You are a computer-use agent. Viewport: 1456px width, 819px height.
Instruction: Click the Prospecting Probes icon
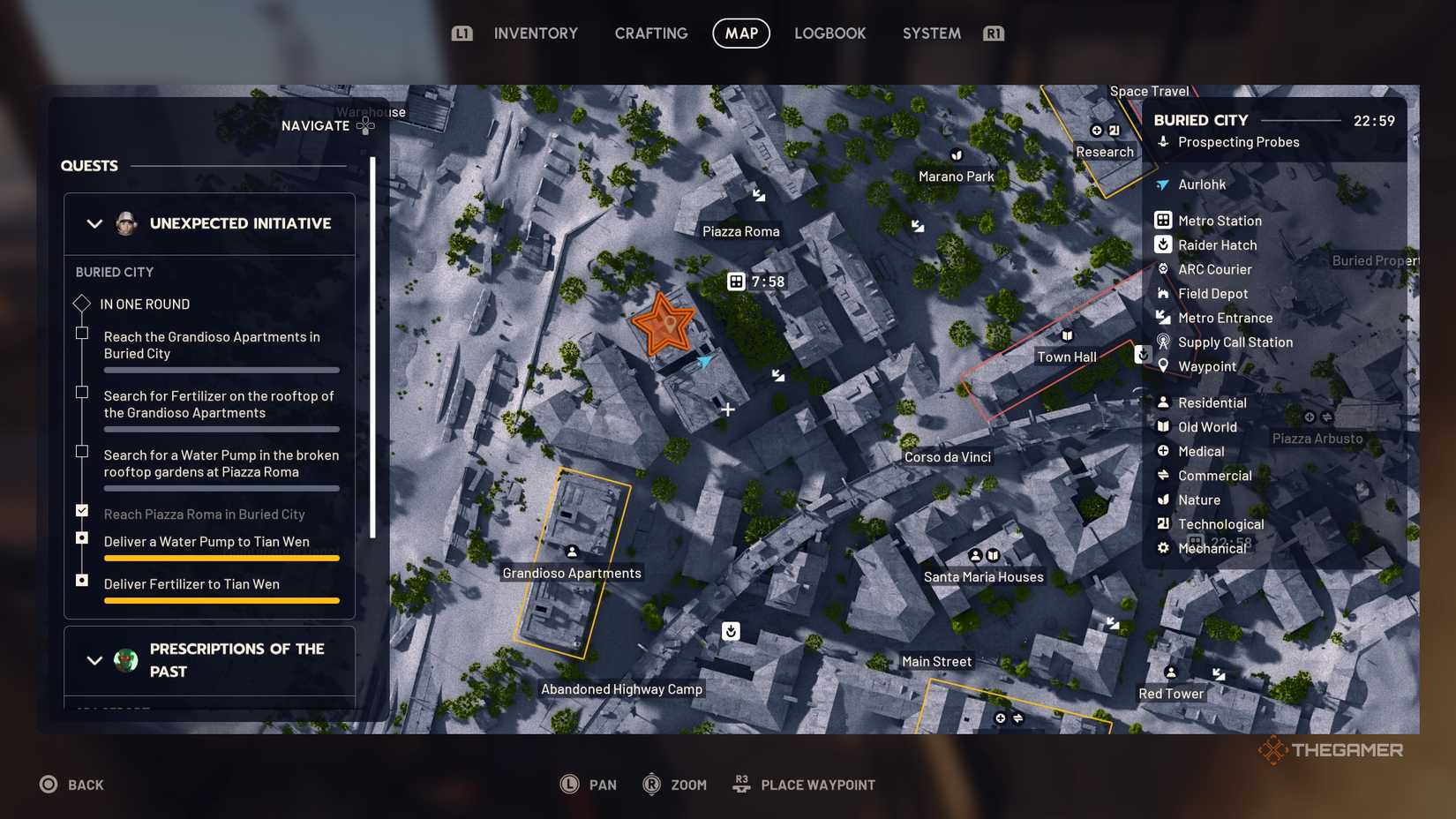point(1166,142)
